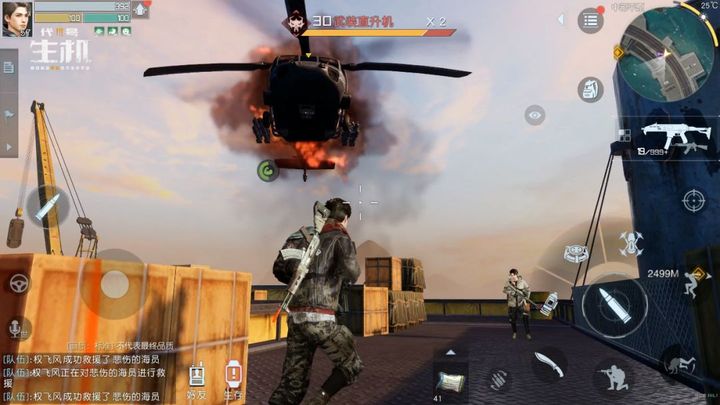Tap the steering wheel vehicle button
The width and height of the screenshot is (720, 405).
17,283
